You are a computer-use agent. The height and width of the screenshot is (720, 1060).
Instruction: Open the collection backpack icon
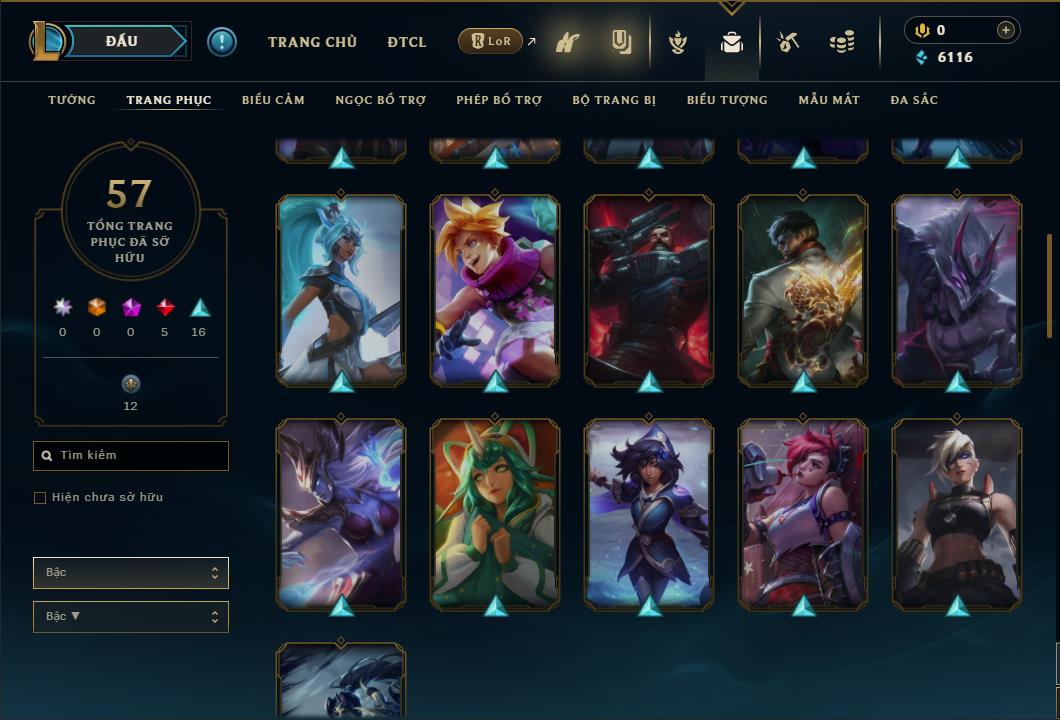click(x=732, y=43)
